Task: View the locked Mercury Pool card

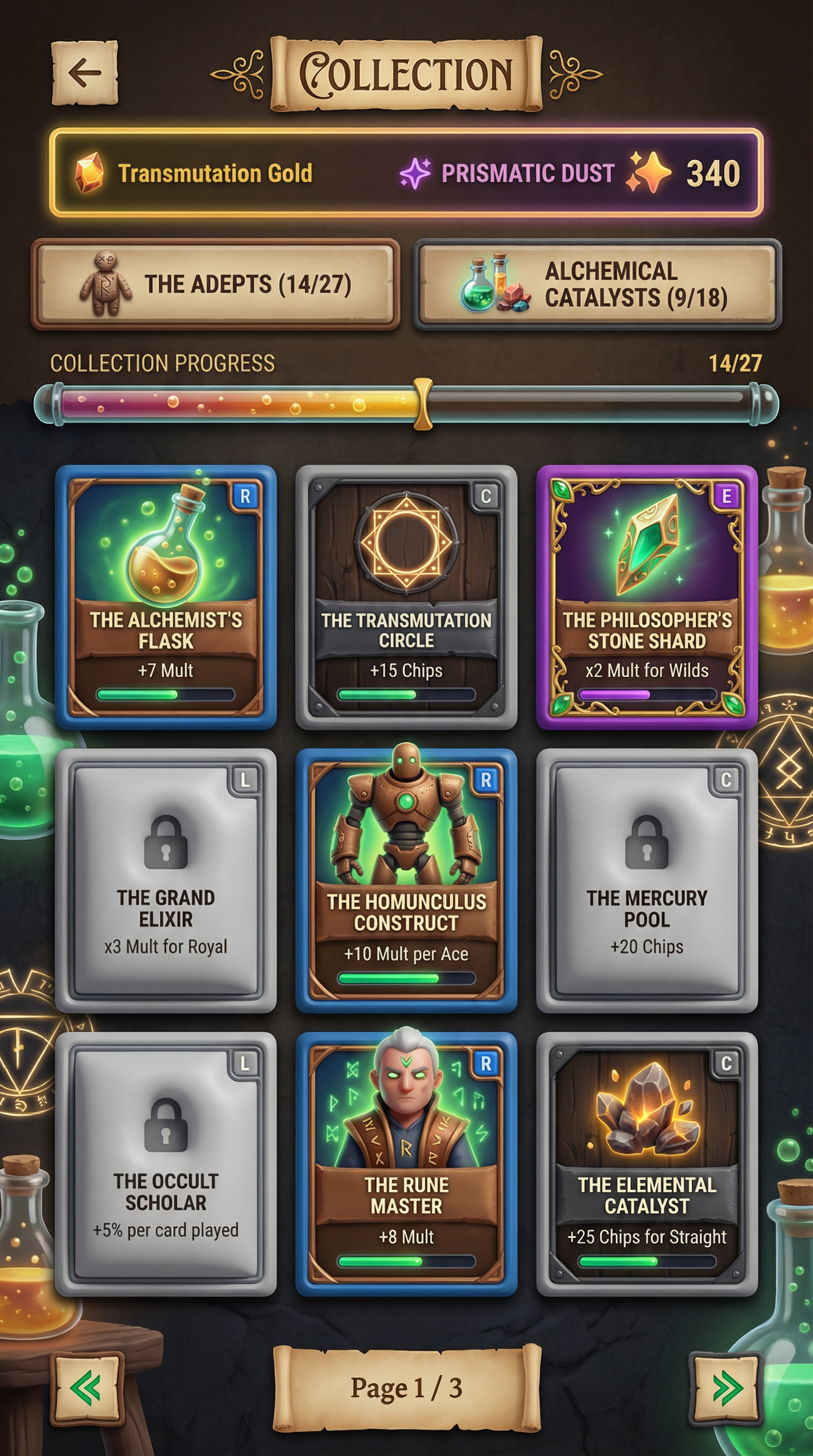Action: click(x=647, y=880)
